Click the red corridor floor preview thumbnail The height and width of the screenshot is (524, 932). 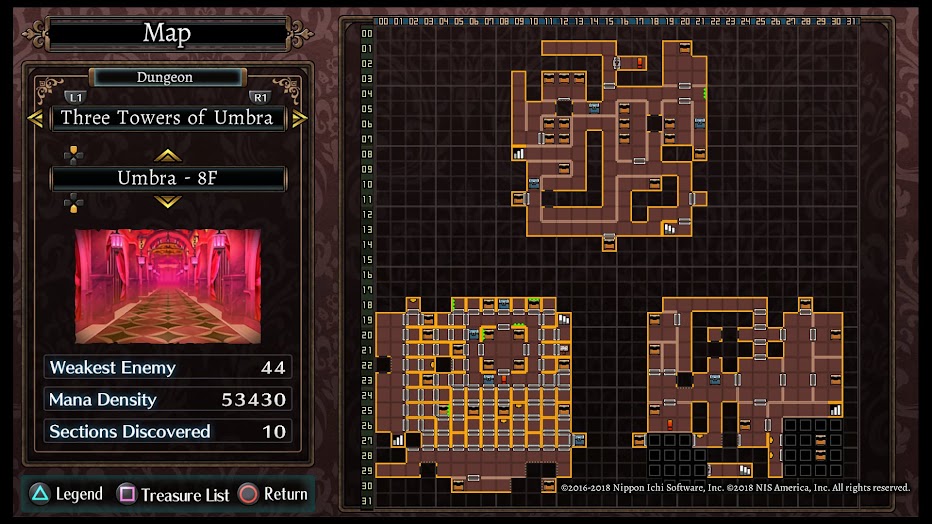(x=167, y=286)
